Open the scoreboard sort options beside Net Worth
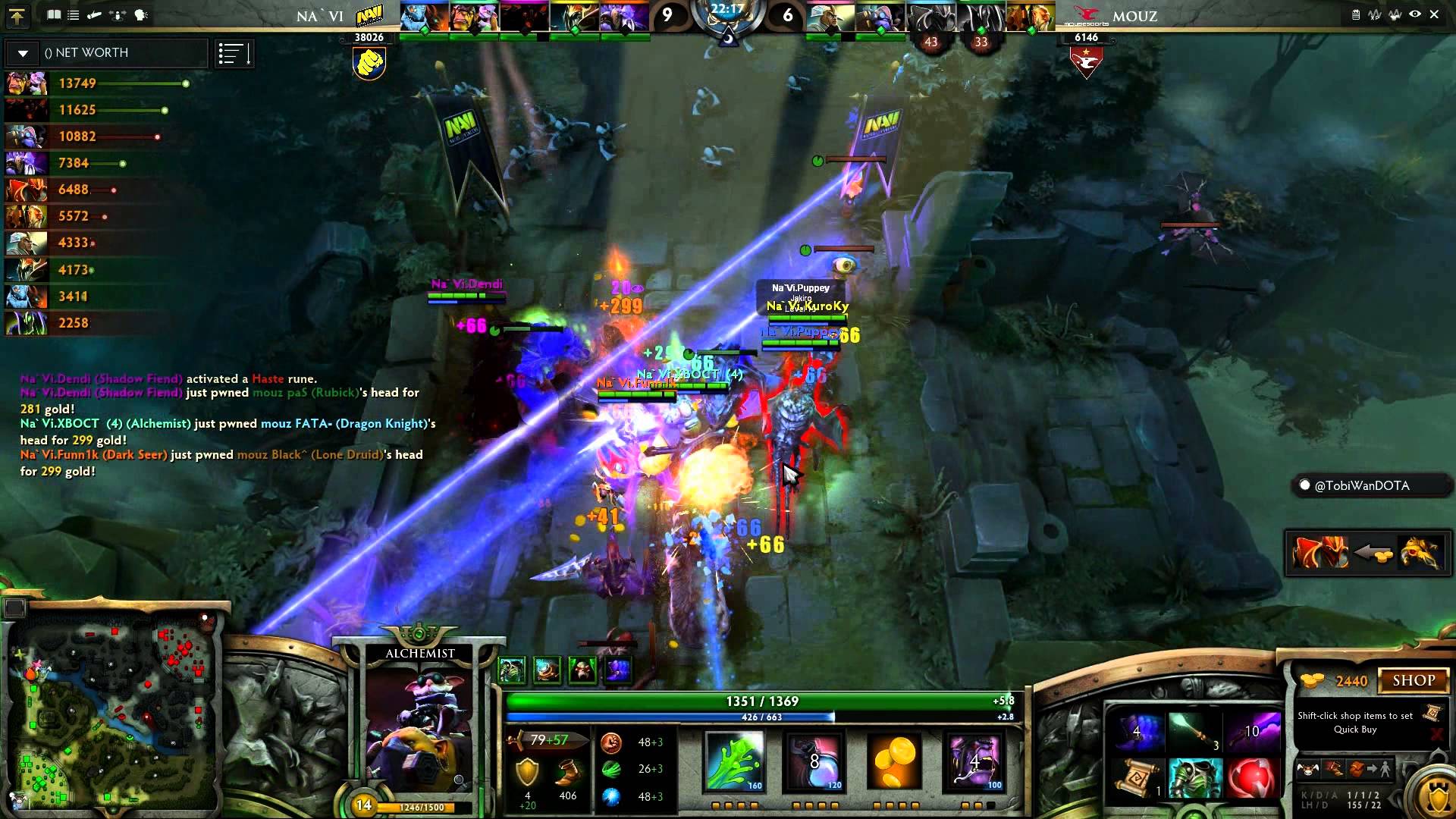This screenshot has width=1456, height=819. (234, 52)
